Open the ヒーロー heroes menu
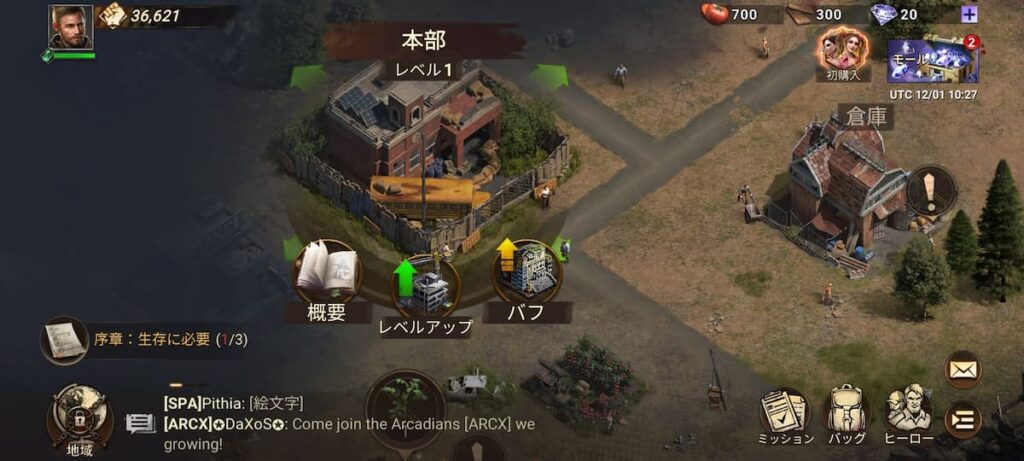 tap(909, 414)
